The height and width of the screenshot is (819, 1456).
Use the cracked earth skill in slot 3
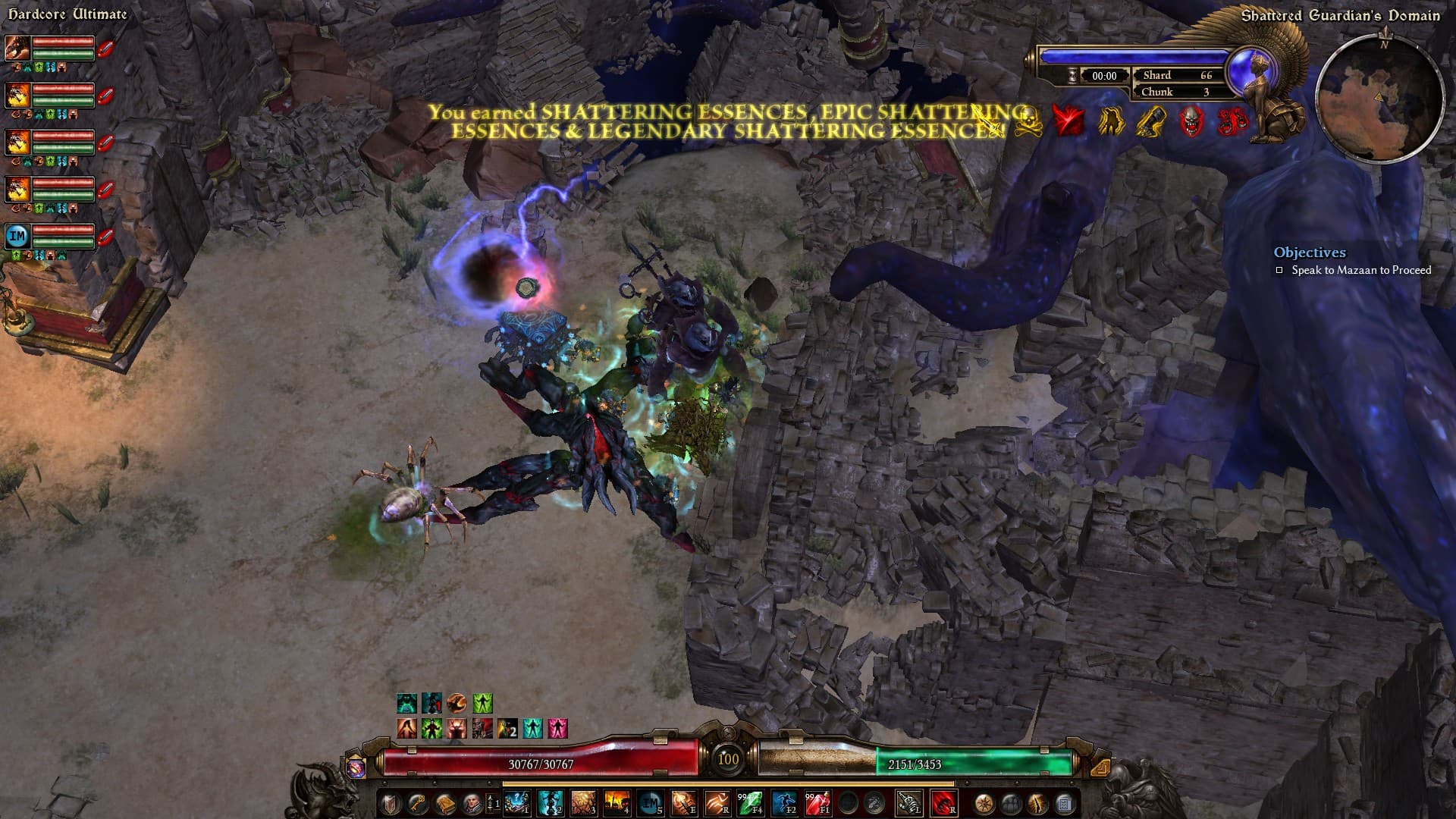[583, 803]
